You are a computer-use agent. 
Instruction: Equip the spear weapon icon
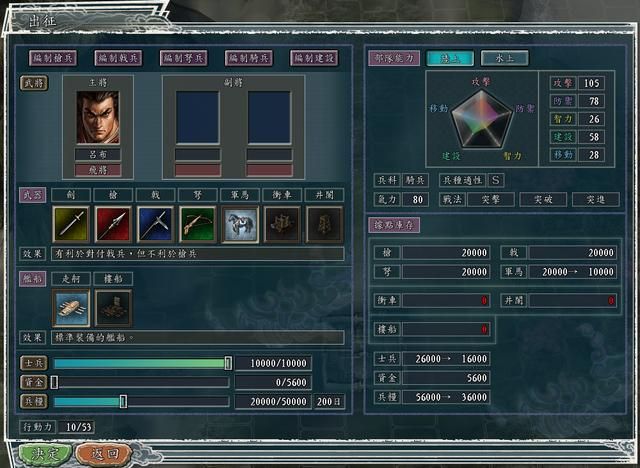click(x=113, y=224)
